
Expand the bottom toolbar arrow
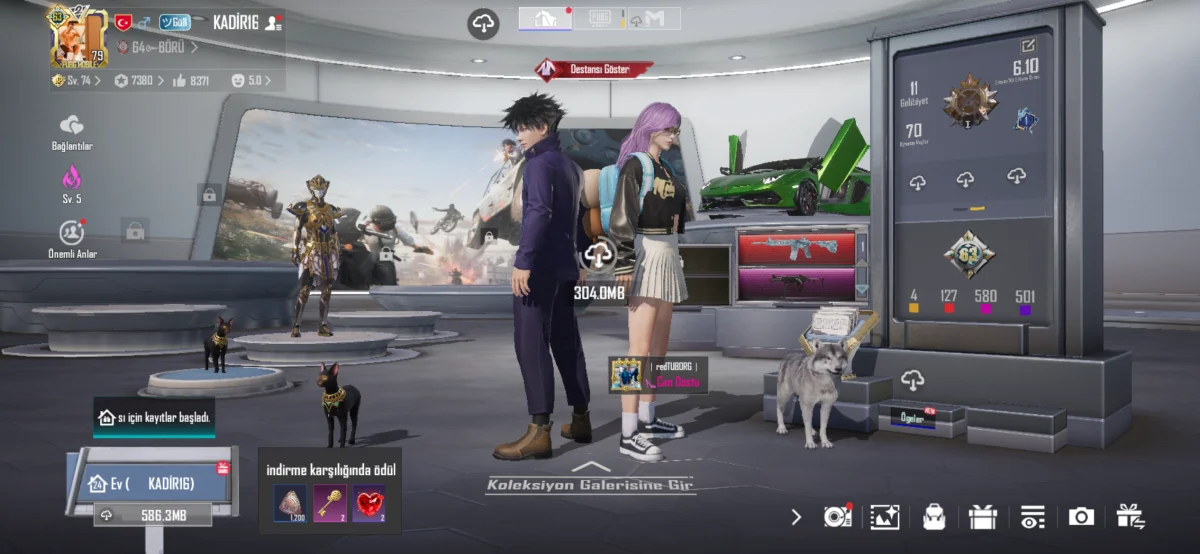point(796,517)
